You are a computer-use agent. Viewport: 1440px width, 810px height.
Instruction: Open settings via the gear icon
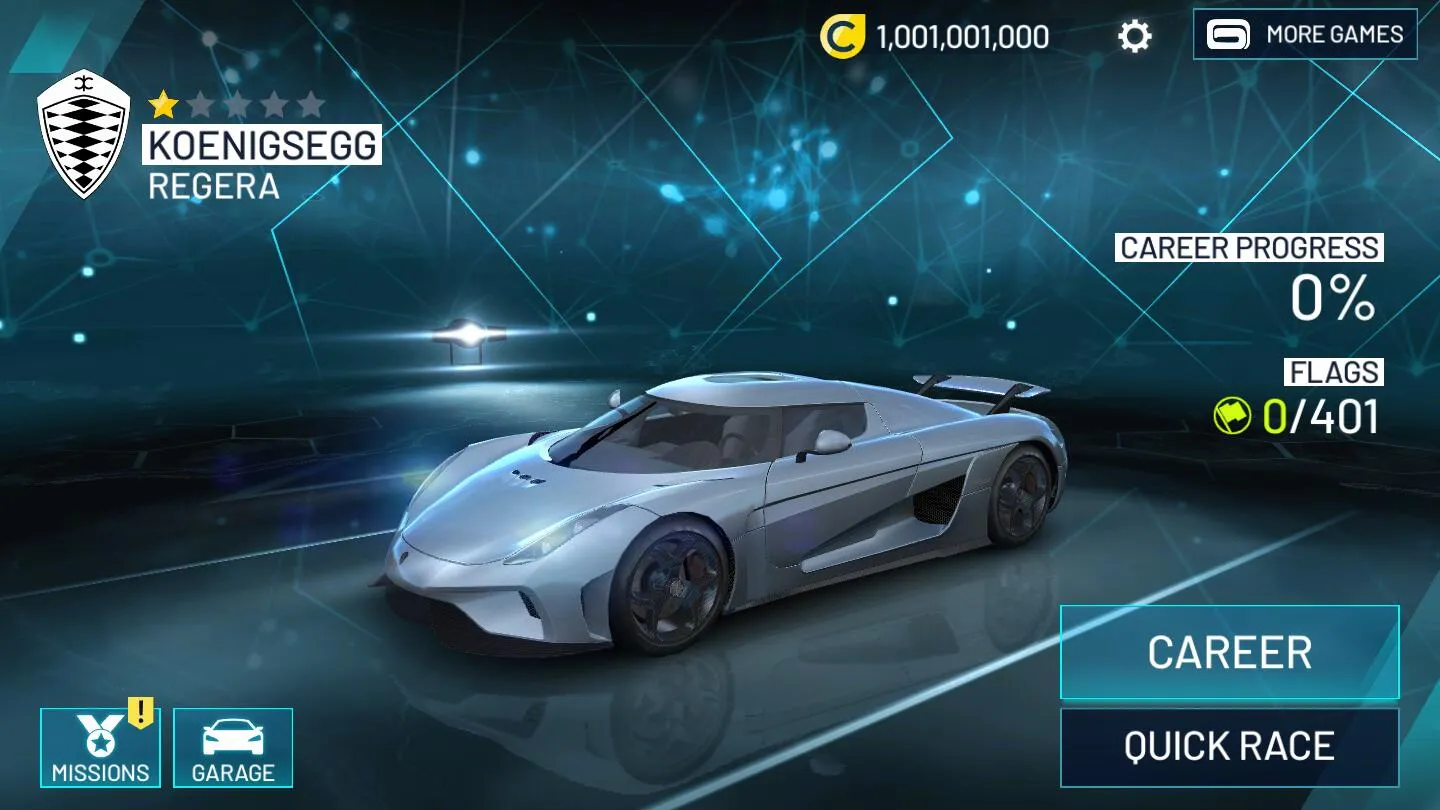click(1135, 37)
